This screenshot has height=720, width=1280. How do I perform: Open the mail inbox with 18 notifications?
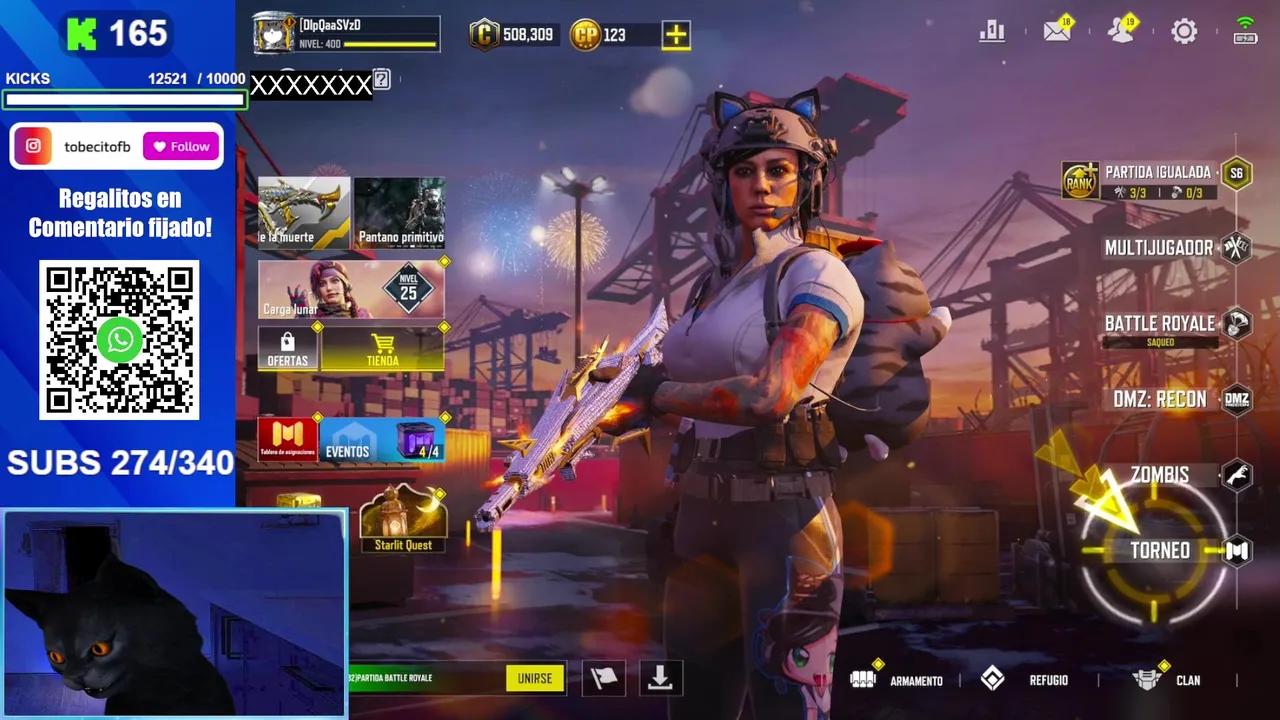click(1057, 30)
